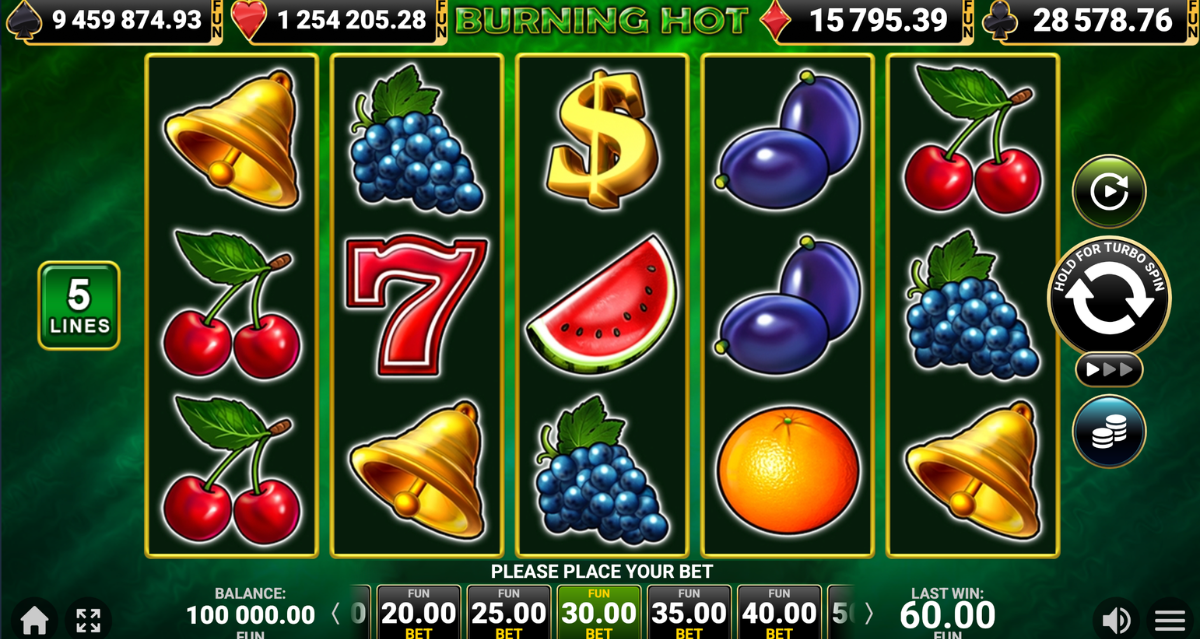The height and width of the screenshot is (639, 1200).
Task: Choose the 25.00 bet
Action: [508, 612]
